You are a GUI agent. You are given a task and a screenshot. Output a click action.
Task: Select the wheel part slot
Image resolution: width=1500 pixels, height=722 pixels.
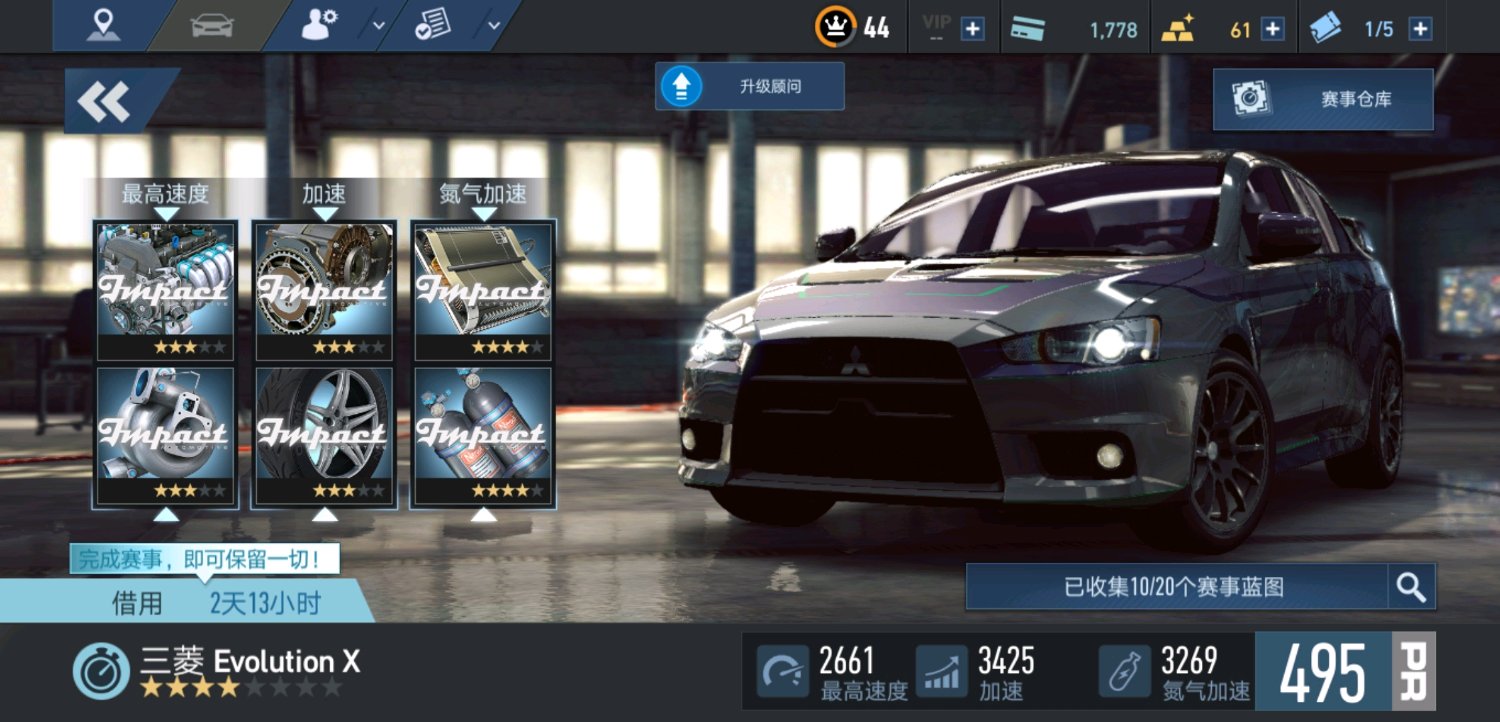tap(324, 437)
